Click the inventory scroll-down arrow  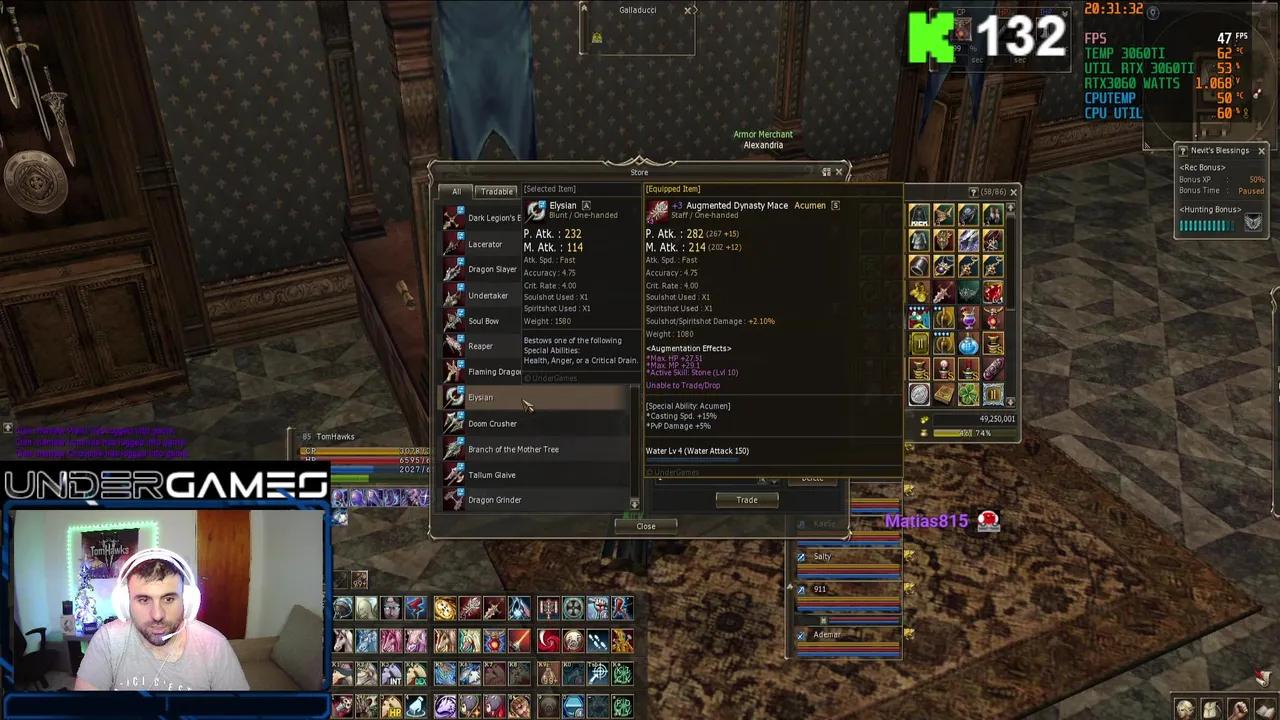point(1010,401)
